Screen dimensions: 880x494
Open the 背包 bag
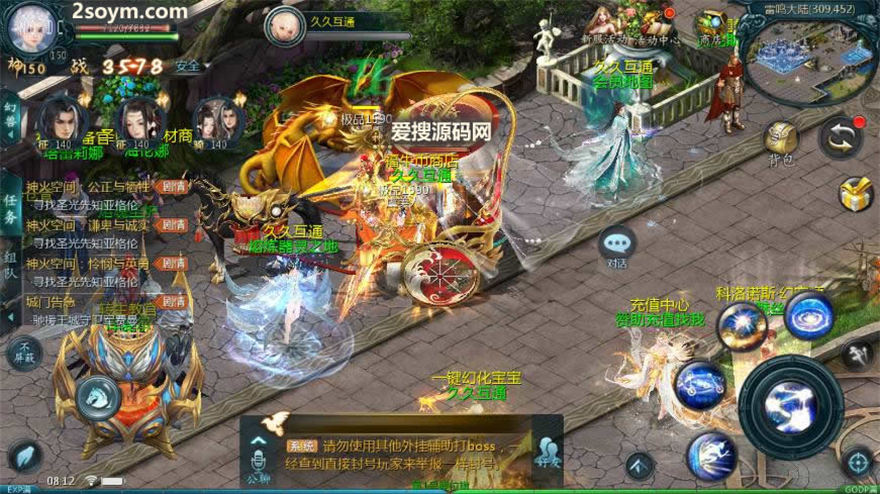point(781,141)
